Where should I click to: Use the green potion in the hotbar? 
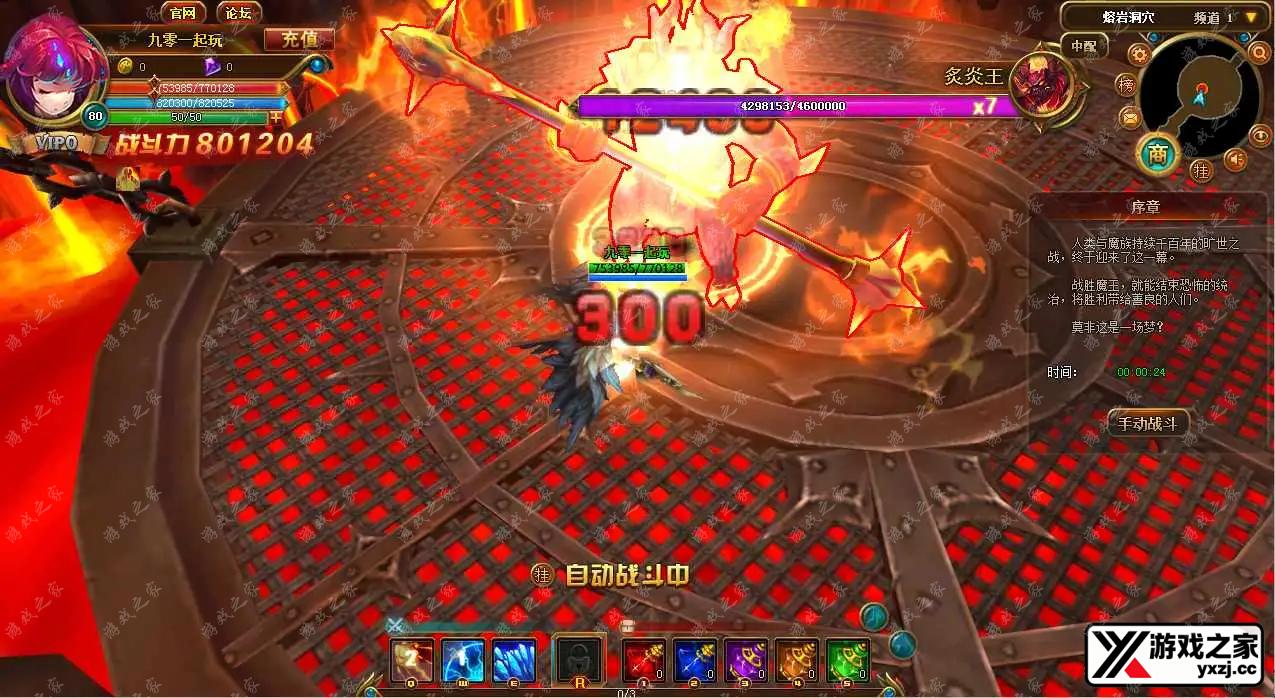(848, 660)
